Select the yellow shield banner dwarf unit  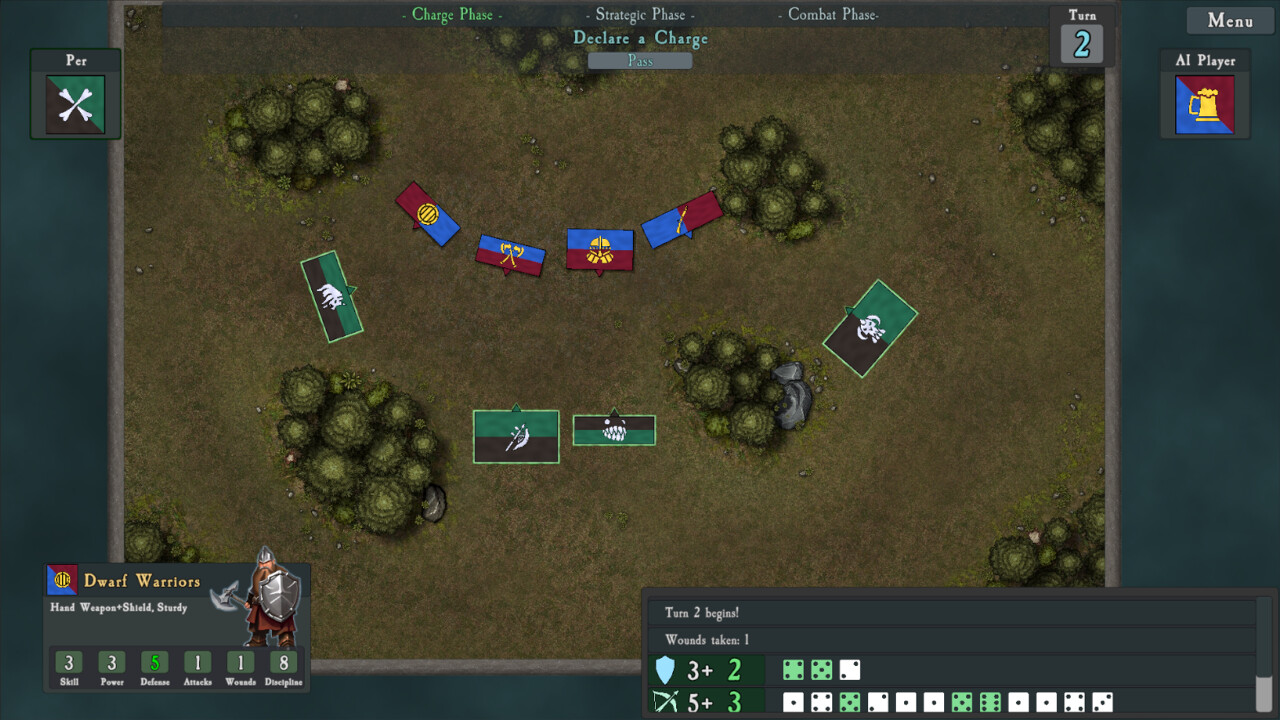tap(426, 213)
